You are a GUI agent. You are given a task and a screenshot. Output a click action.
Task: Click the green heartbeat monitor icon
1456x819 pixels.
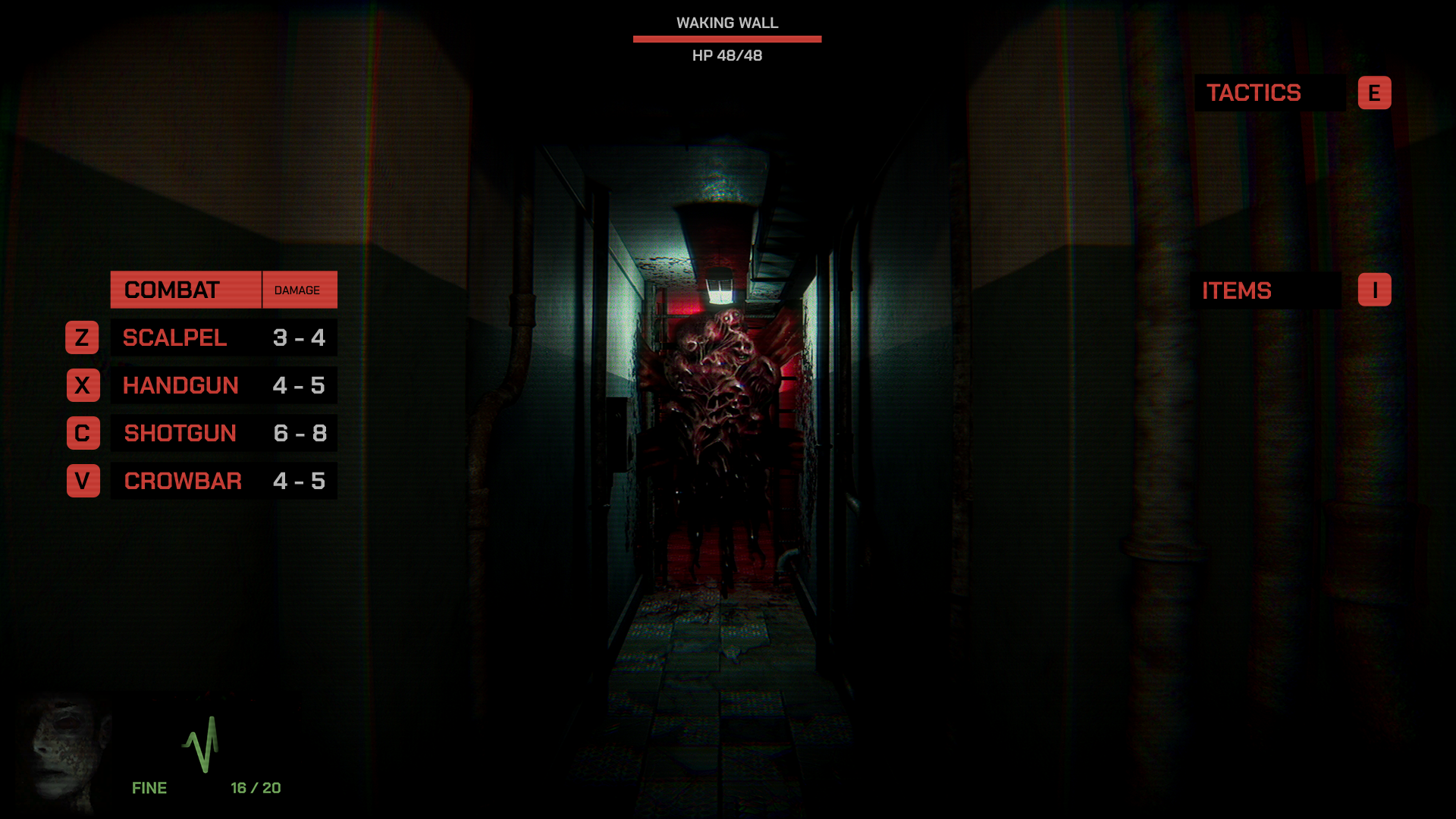(202, 747)
